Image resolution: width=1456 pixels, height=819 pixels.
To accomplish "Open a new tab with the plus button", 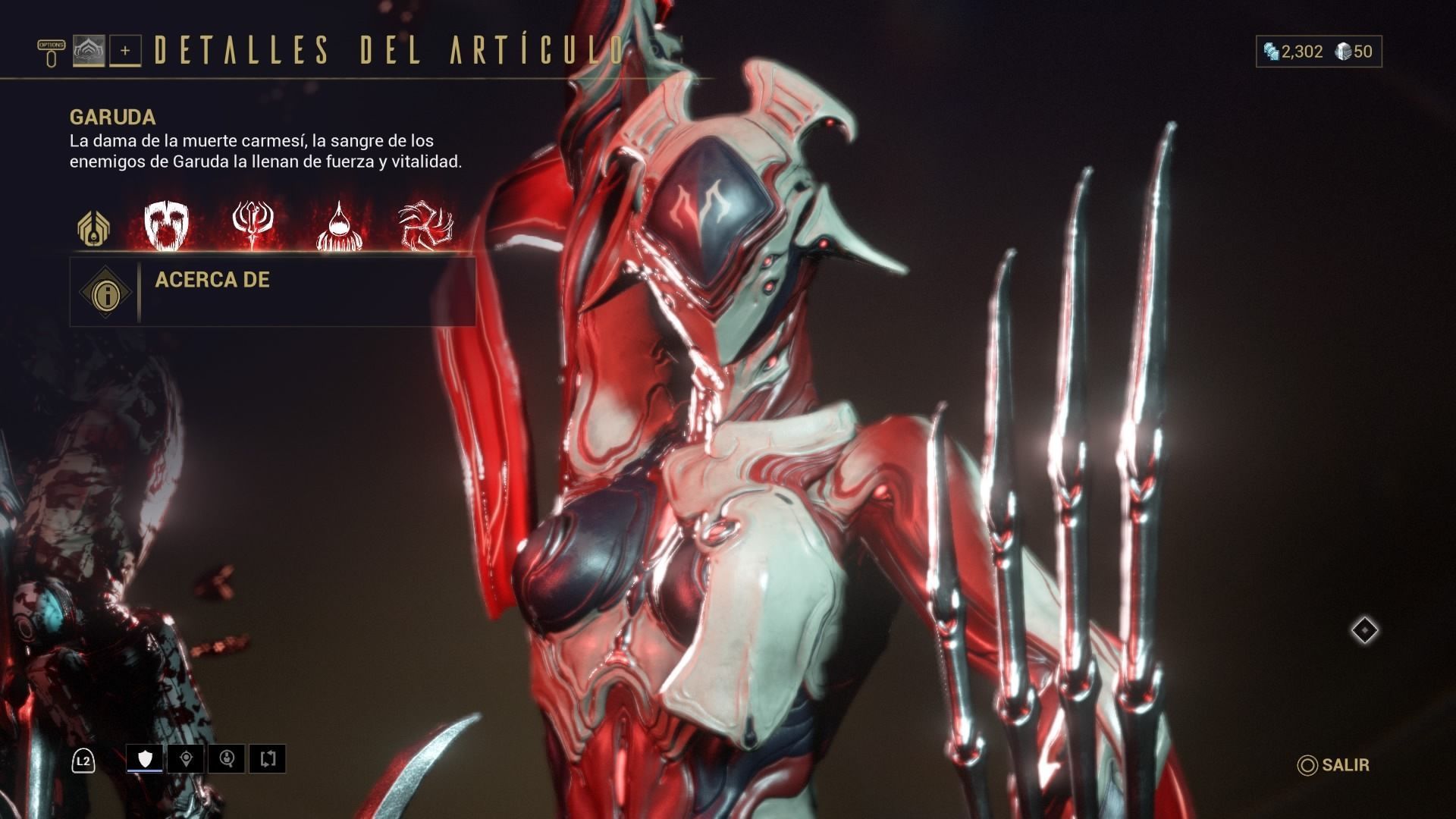I will (x=126, y=52).
